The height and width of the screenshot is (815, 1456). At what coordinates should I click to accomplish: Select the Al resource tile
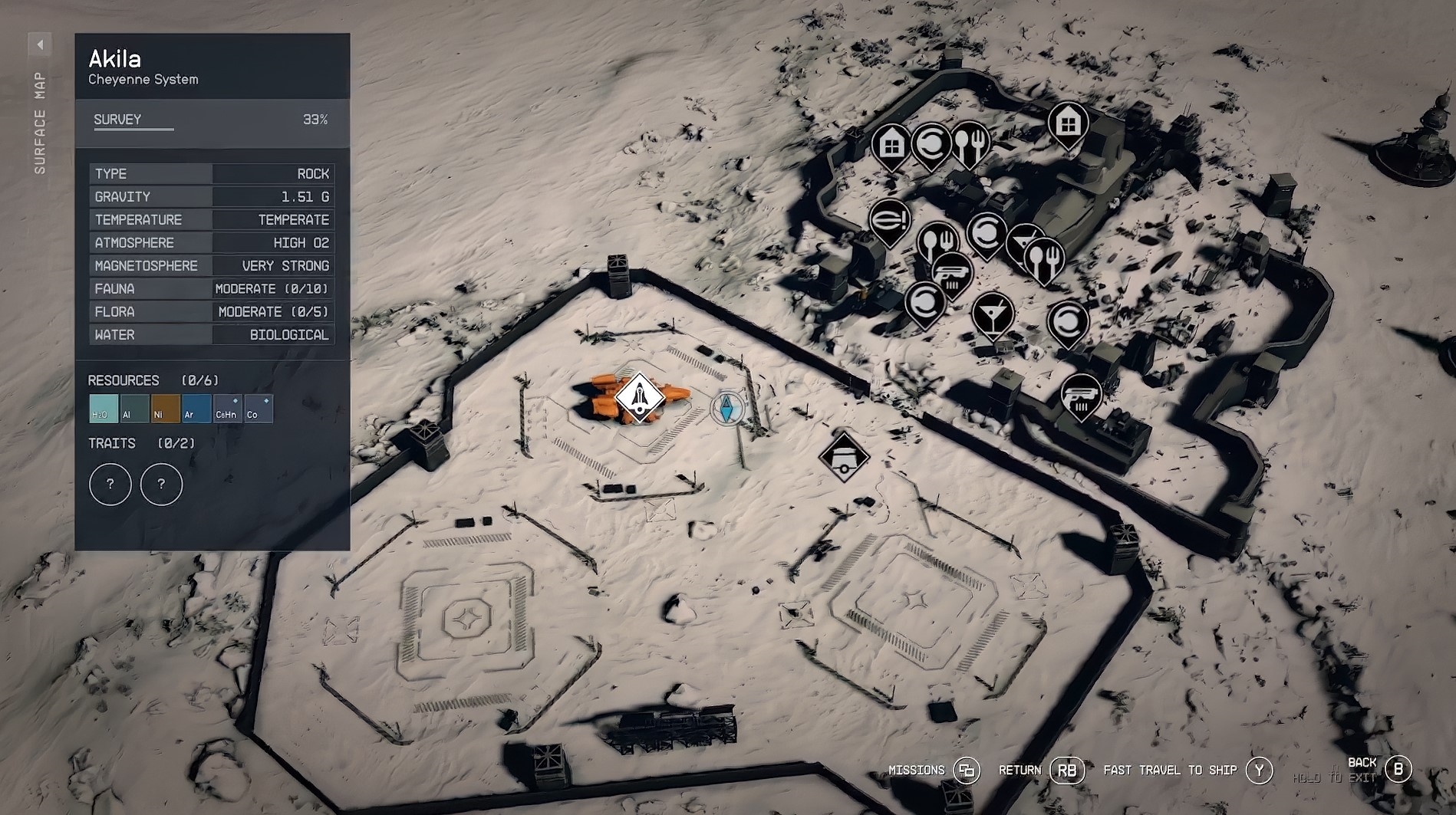coord(134,409)
